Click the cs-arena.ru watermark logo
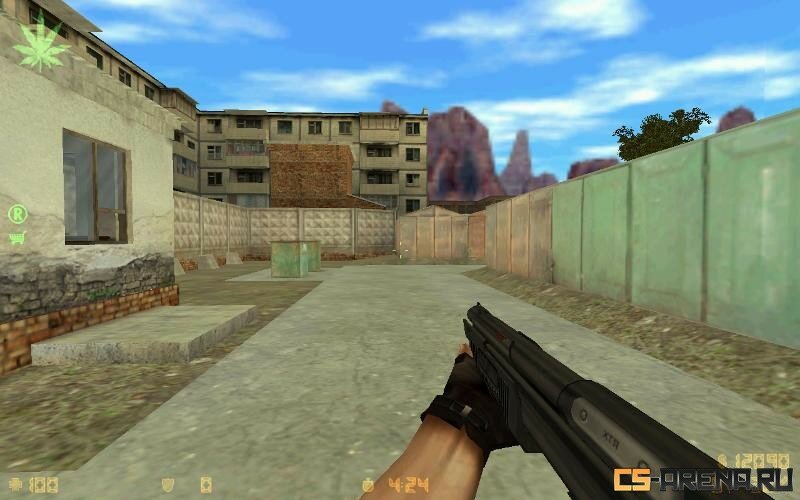The width and height of the screenshot is (800, 500). pyautogui.click(x=702, y=479)
